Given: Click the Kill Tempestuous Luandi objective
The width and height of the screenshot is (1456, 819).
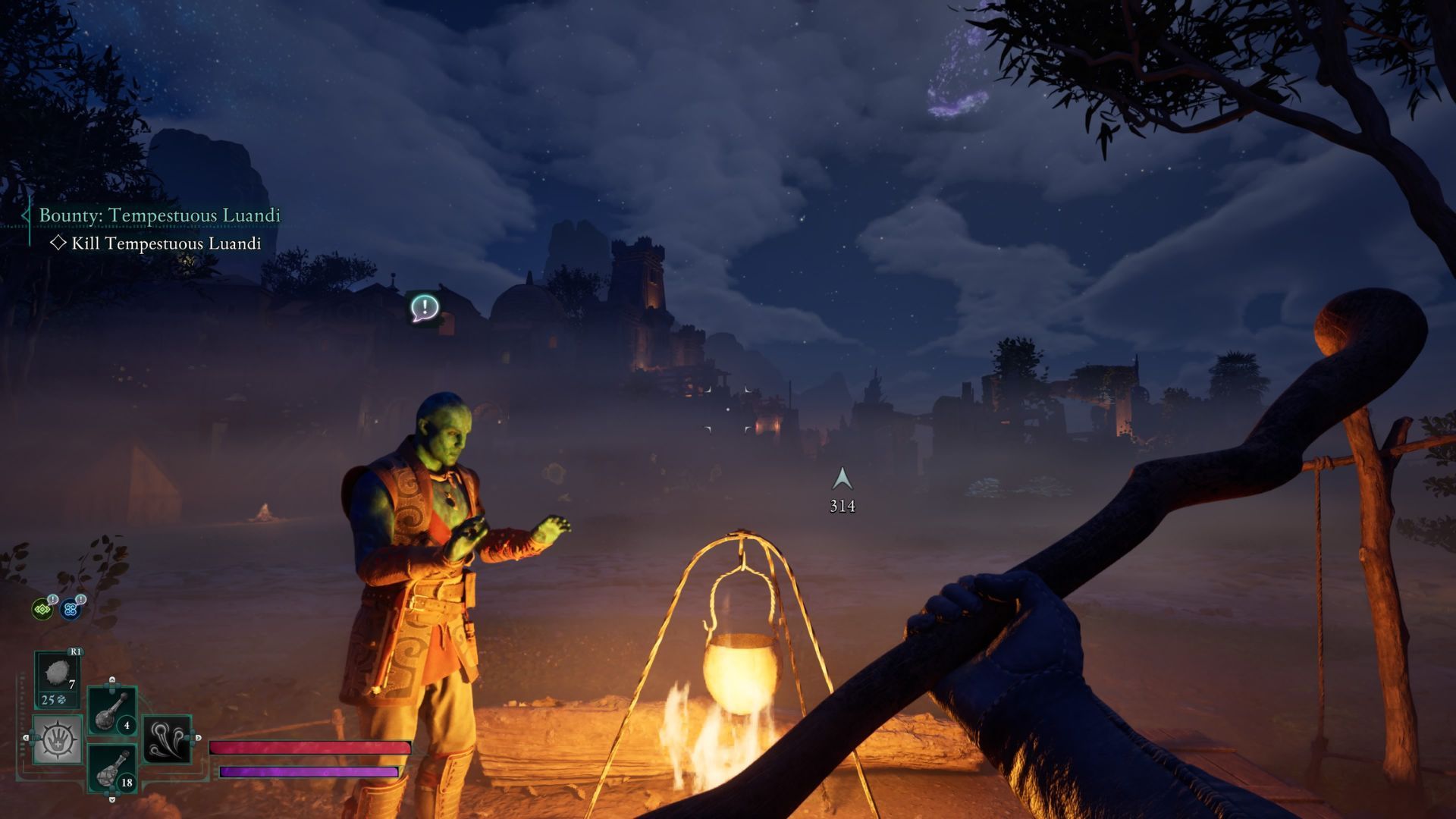Looking at the screenshot, I should 165,243.
